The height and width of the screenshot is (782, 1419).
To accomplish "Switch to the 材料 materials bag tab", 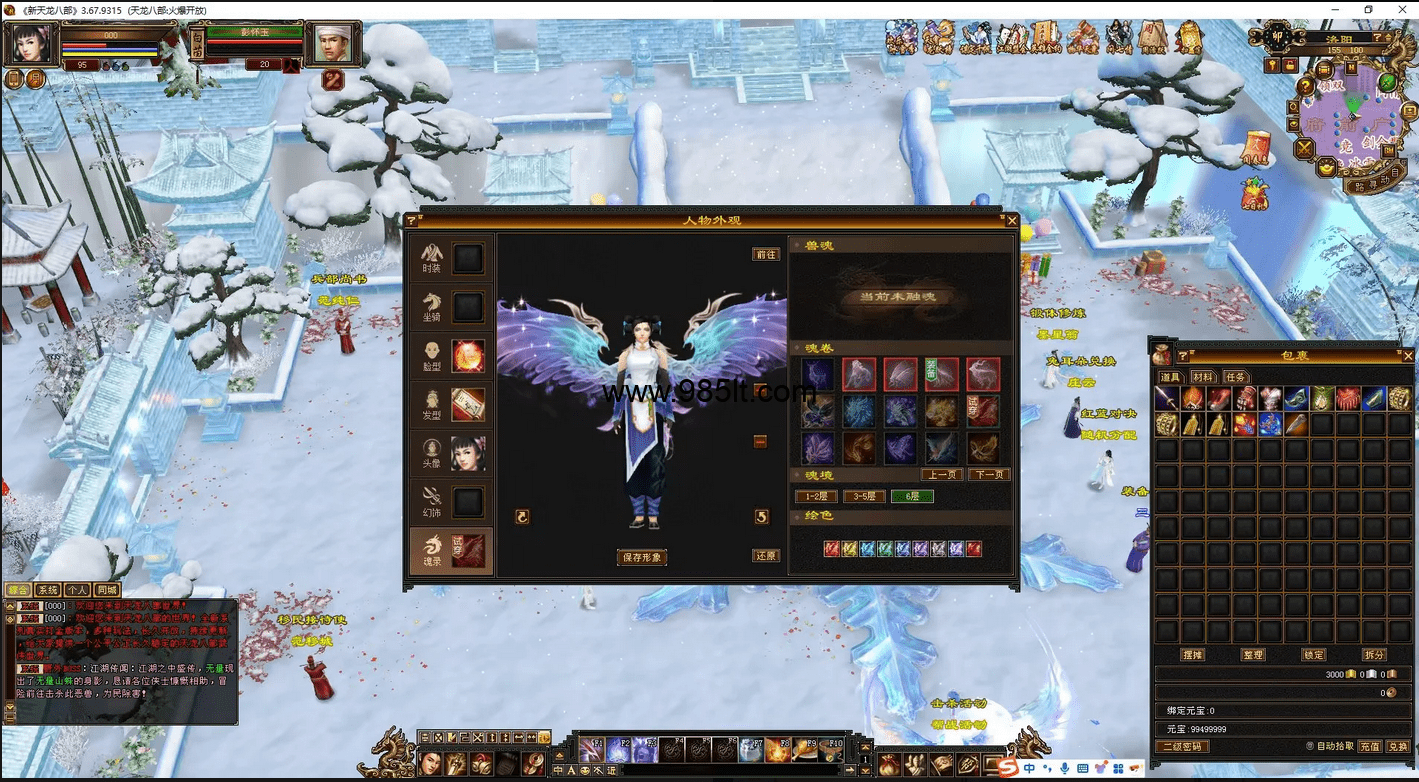I will pyautogui.click(x=1202, y=377).
